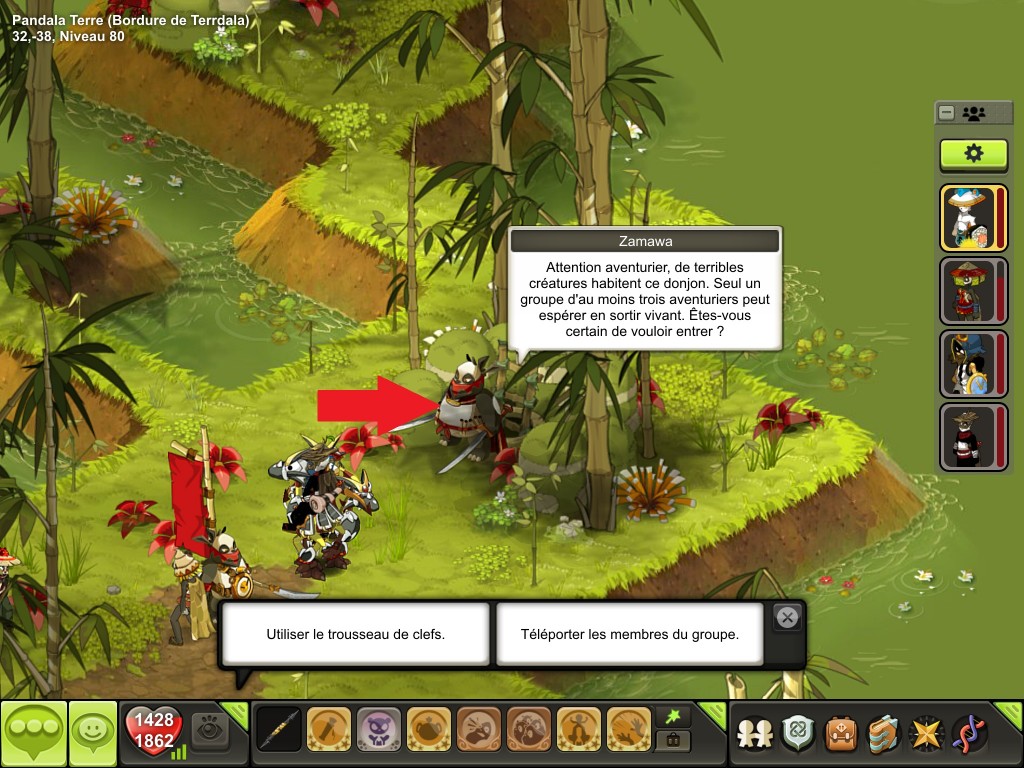Select the blue-helmet party member with shield
The image size is (1024, 768).
coord(968,364)
